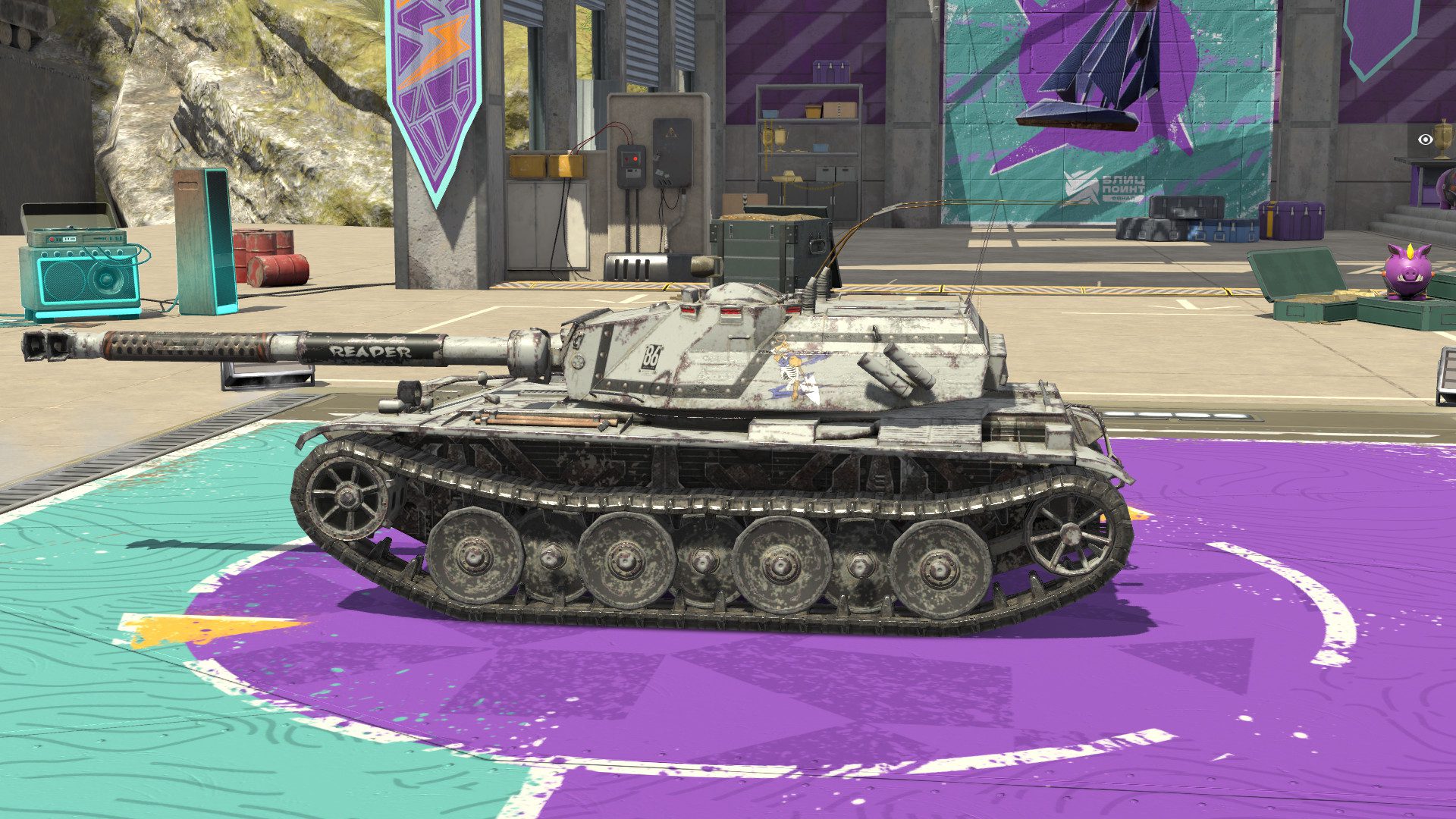
Task: Toggle the eye icon to show interface
Action: point(1426,140)
